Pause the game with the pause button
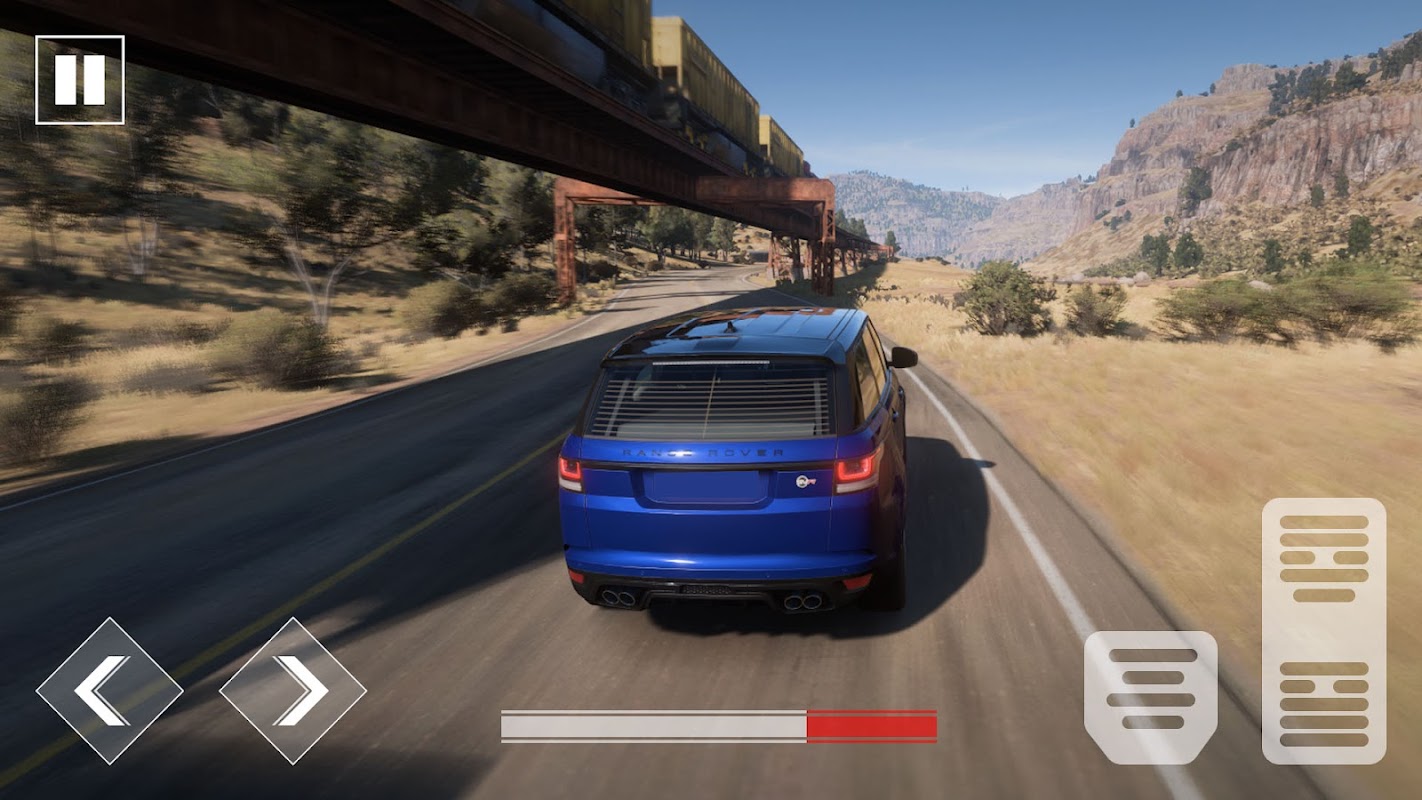 pos(80,80)
